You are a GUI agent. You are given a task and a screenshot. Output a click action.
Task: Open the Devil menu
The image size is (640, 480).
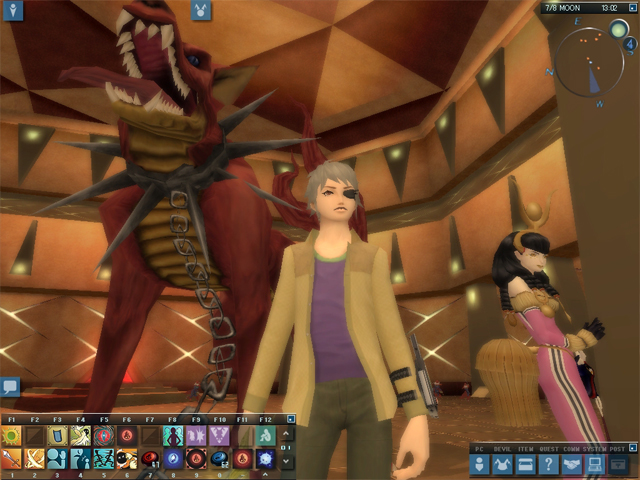click(x=504, y=465)
